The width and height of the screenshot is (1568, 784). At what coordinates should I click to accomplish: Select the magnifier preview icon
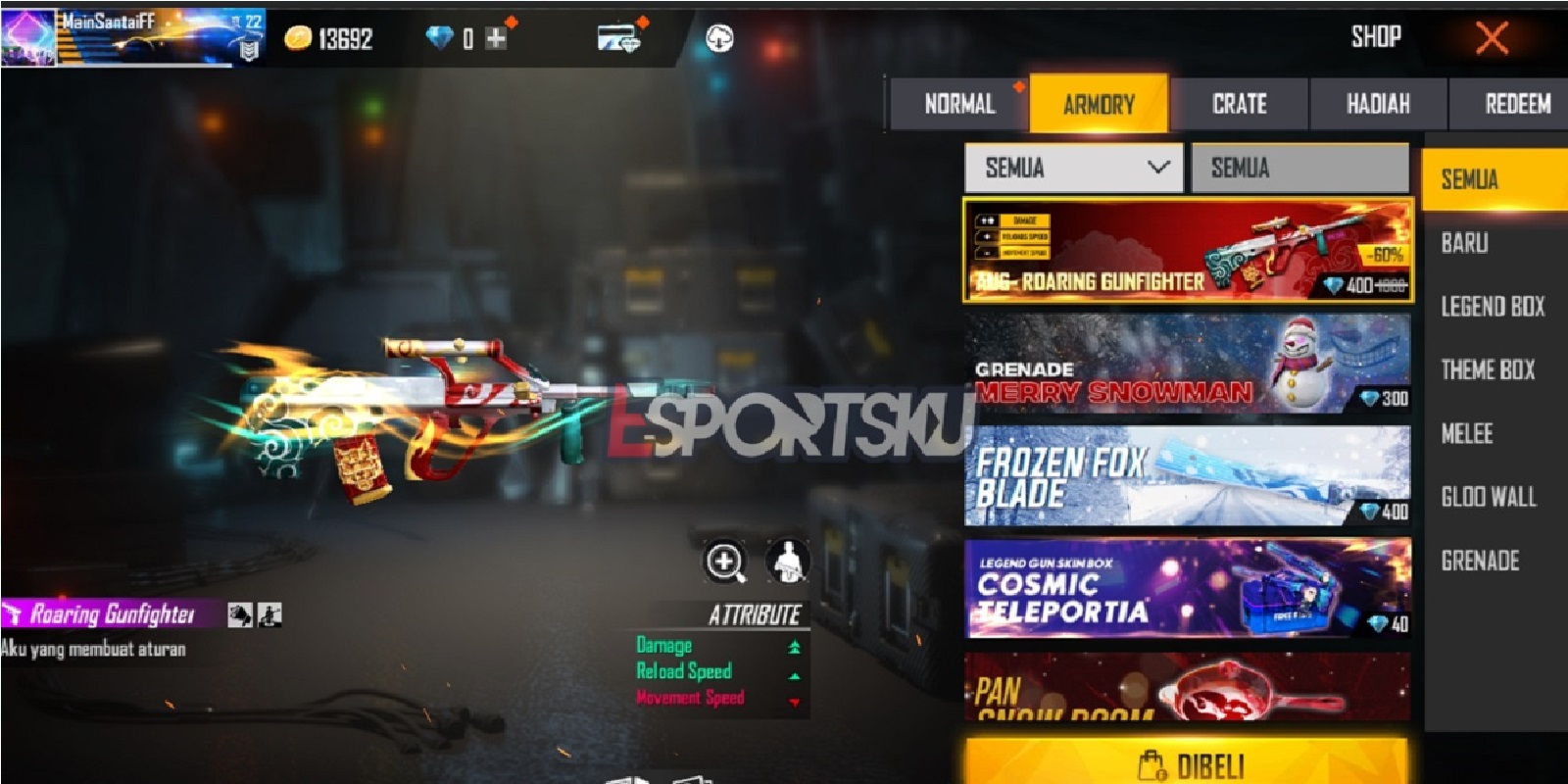723,561
